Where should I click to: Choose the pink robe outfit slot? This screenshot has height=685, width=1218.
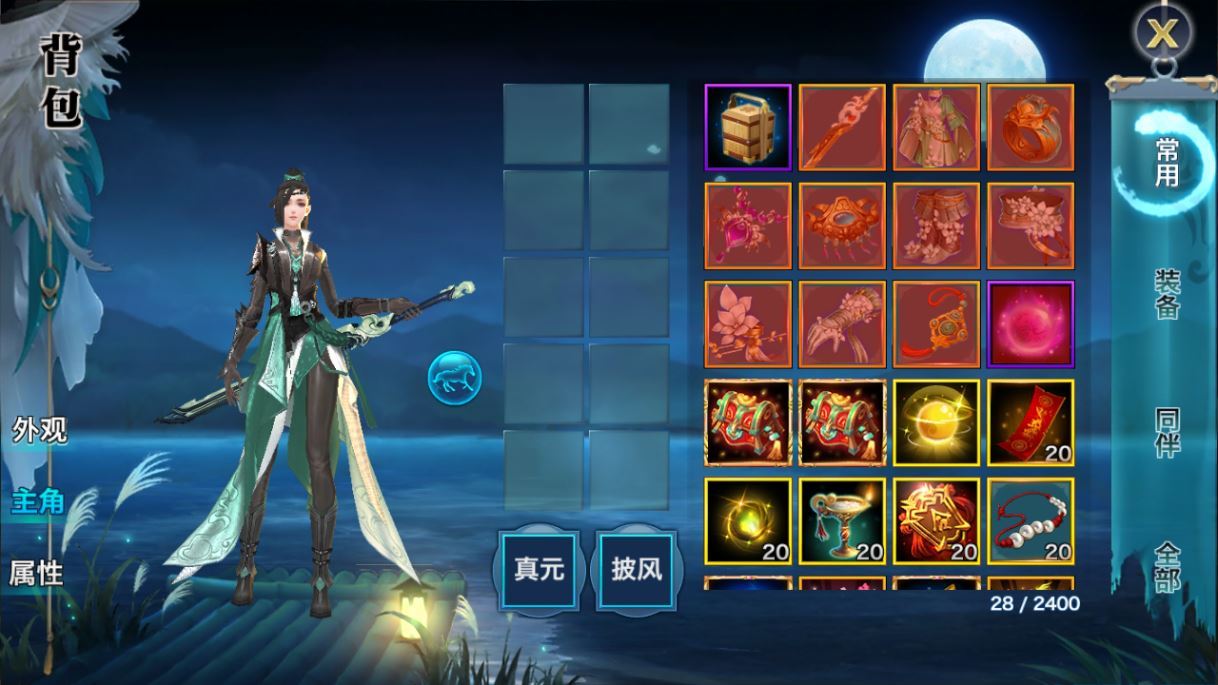936,127
